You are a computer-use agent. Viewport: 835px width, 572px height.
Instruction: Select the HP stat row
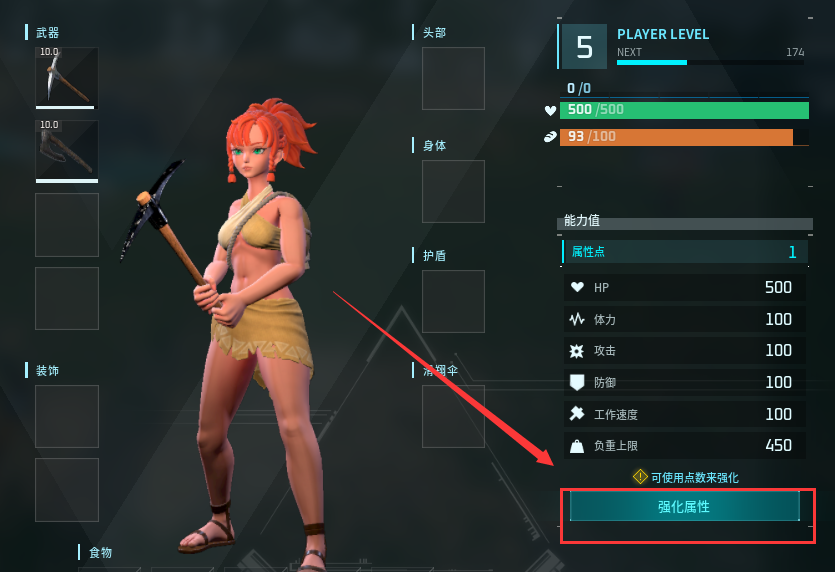point(684,288)
